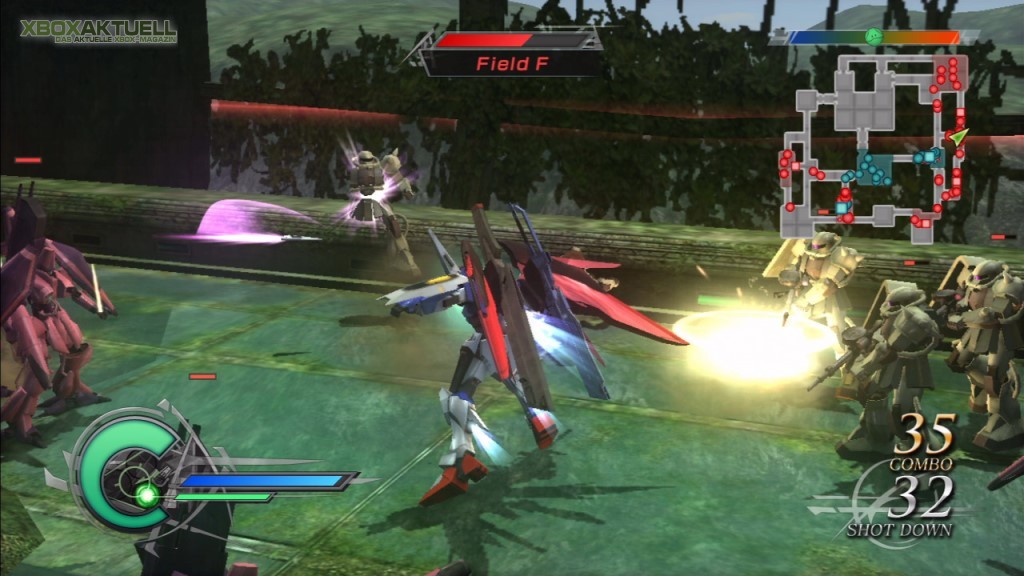The height and width of the screenshot is (576, 1024).
Task: Click the green icon on the battle balance bar
Action: [x=874, y=37]
